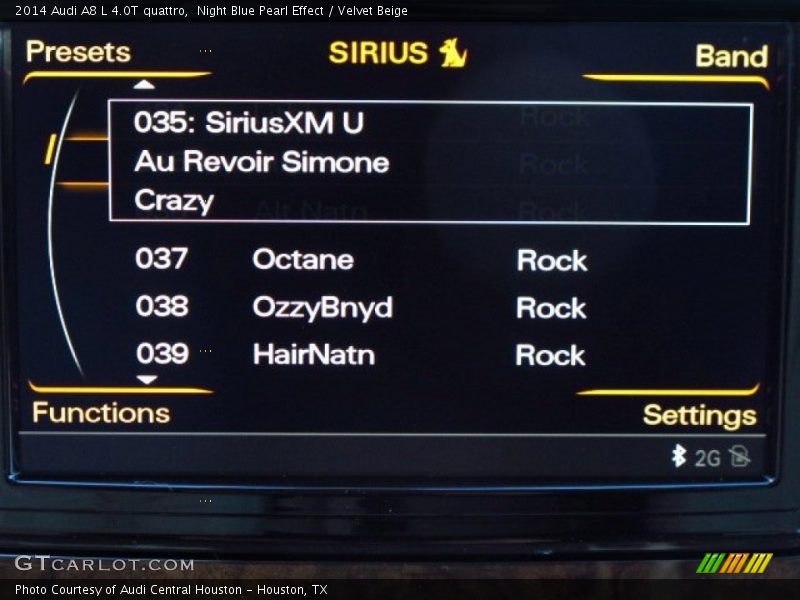Open the Settings menu
This screenshot has width=800, height=600.
699,415
